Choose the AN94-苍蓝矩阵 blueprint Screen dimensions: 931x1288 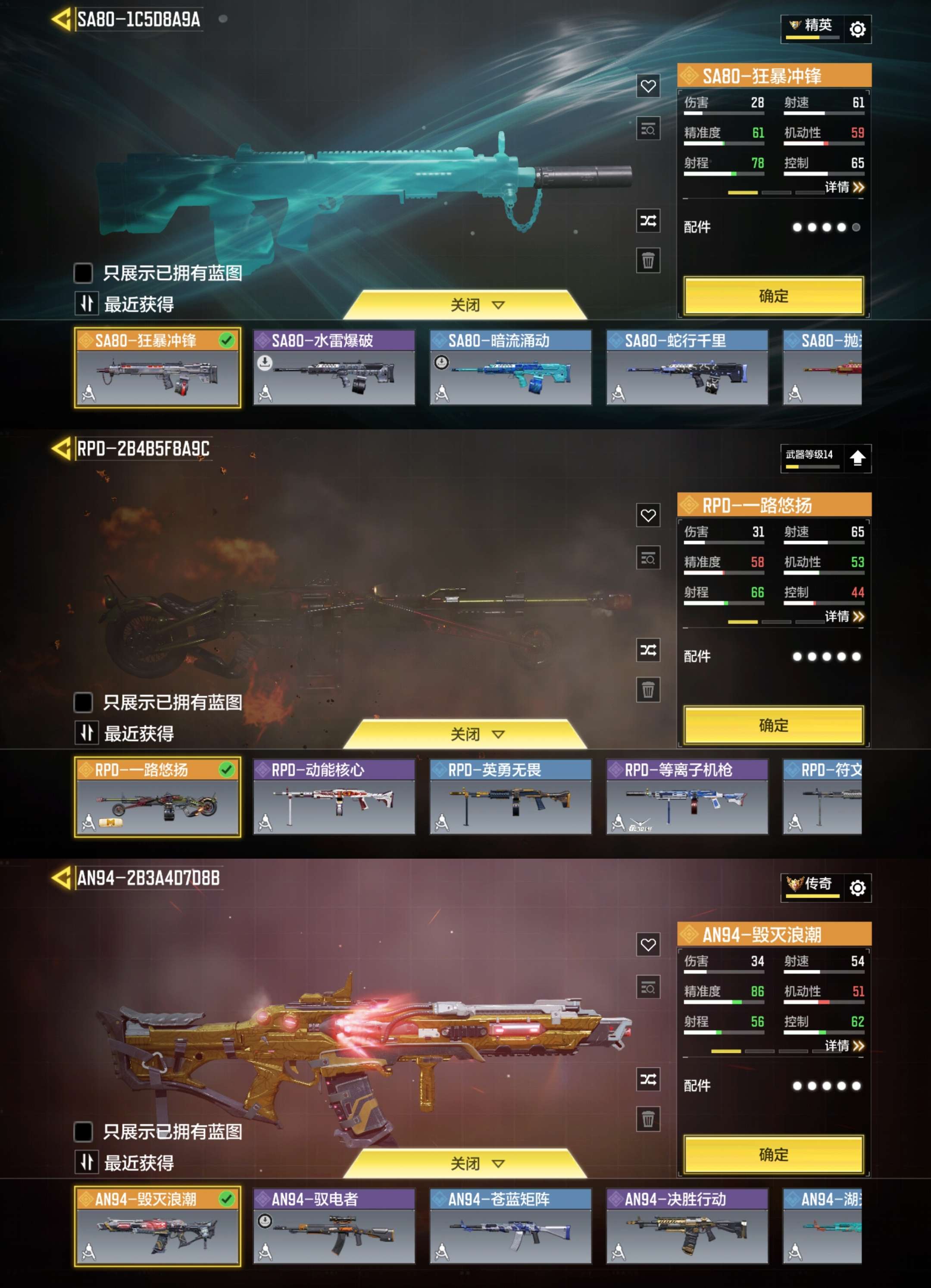(510, 1226)
